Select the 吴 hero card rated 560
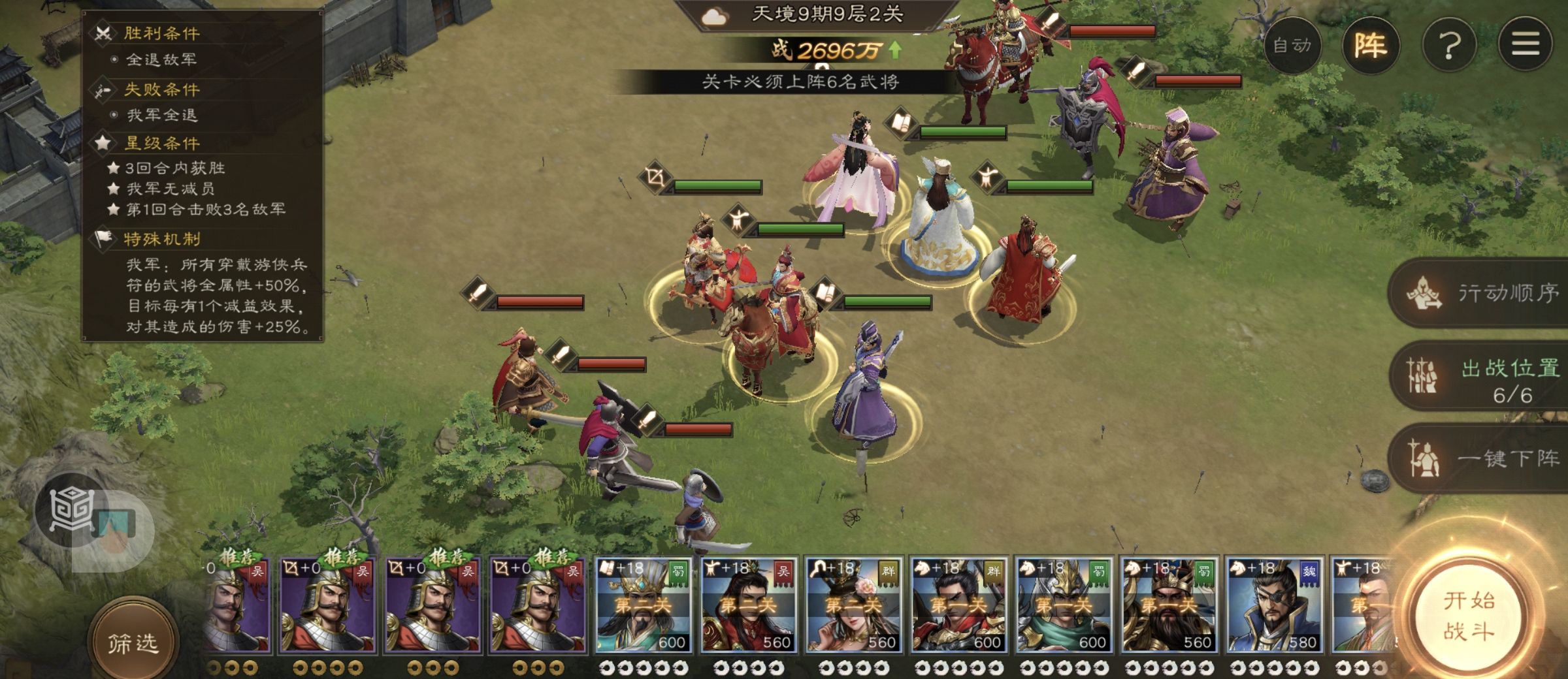 click(749, 605)
